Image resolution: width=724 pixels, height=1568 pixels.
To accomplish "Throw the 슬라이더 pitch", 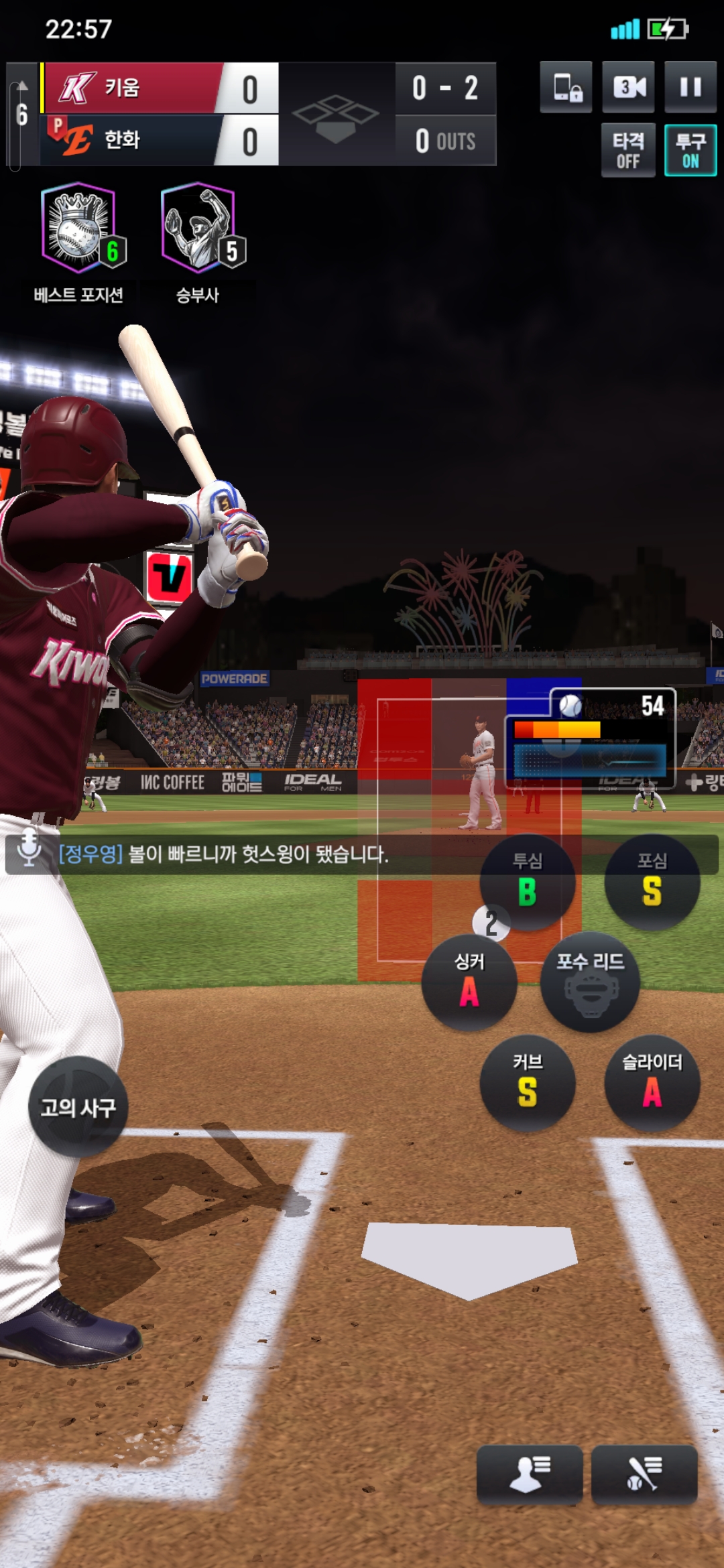I will click(x=652, y=1083).
